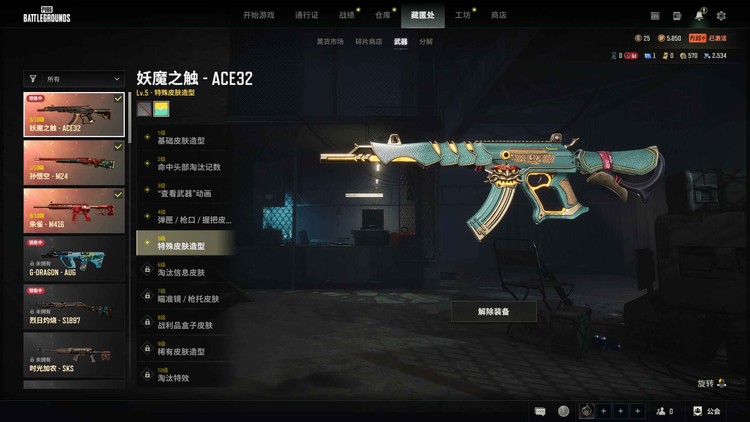
Task: Switch to 黑货市场 sub-tab
Action: click(x=330, y=42)
